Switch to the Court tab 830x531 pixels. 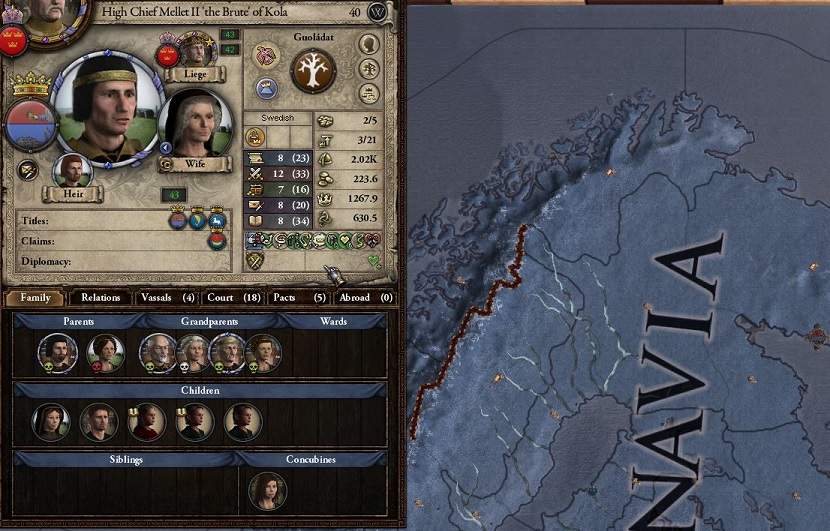(x=233, y=297)
